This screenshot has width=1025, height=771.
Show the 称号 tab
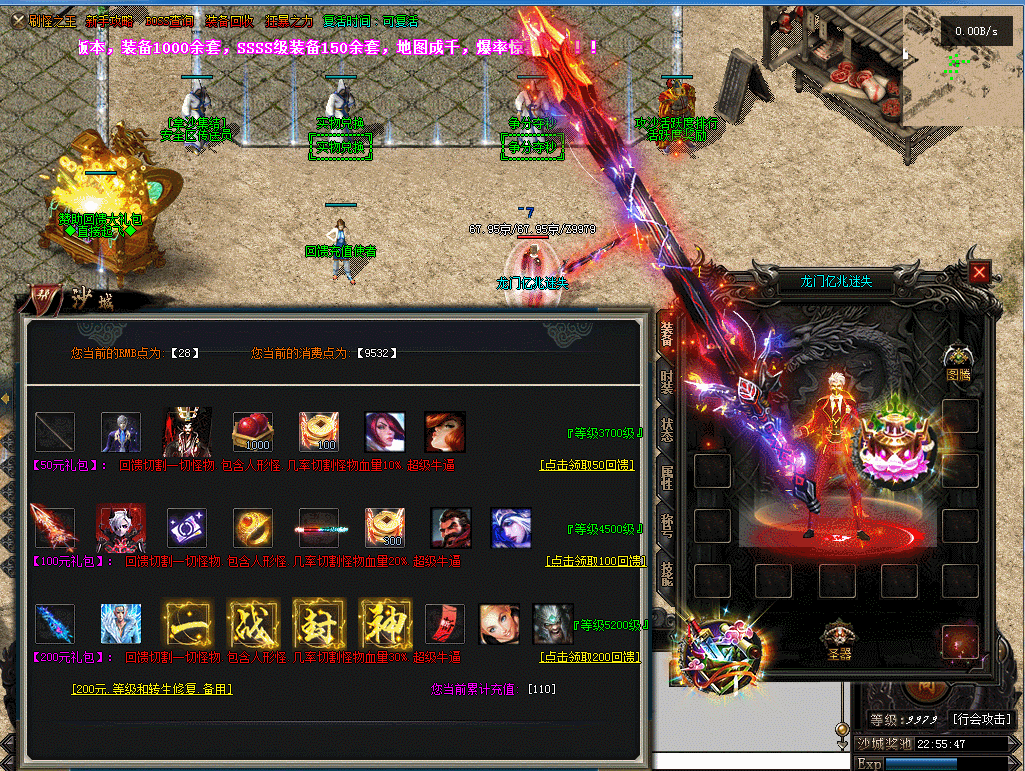(x=666, y=527)
